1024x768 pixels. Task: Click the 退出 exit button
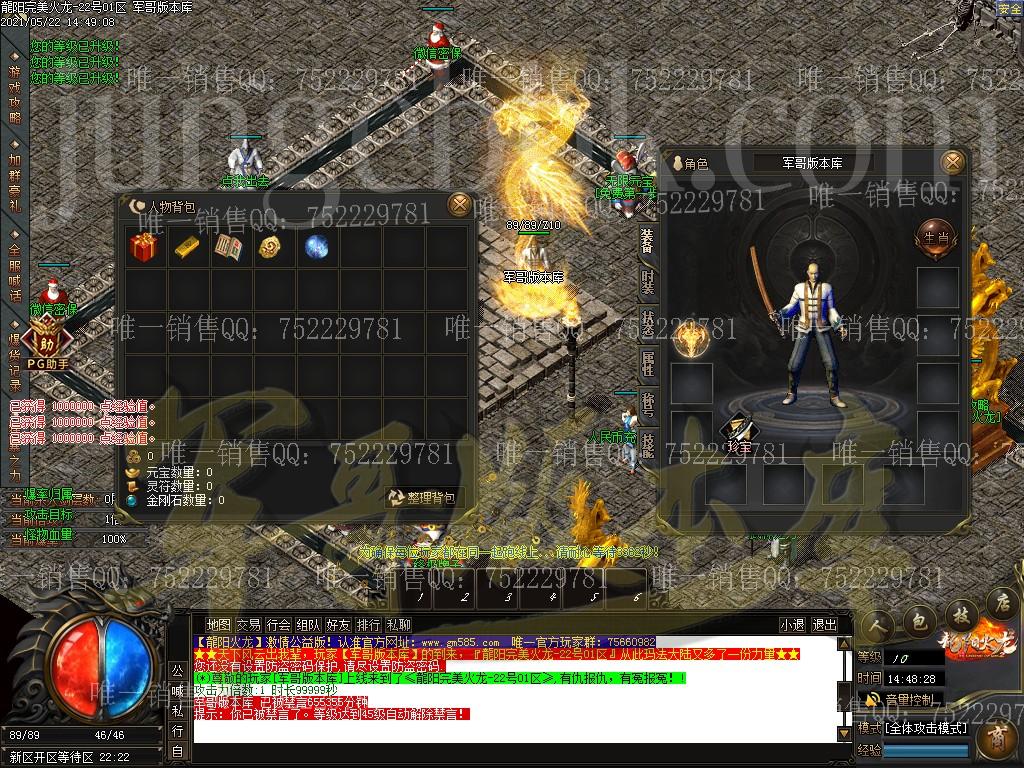[x=825, y=625]
